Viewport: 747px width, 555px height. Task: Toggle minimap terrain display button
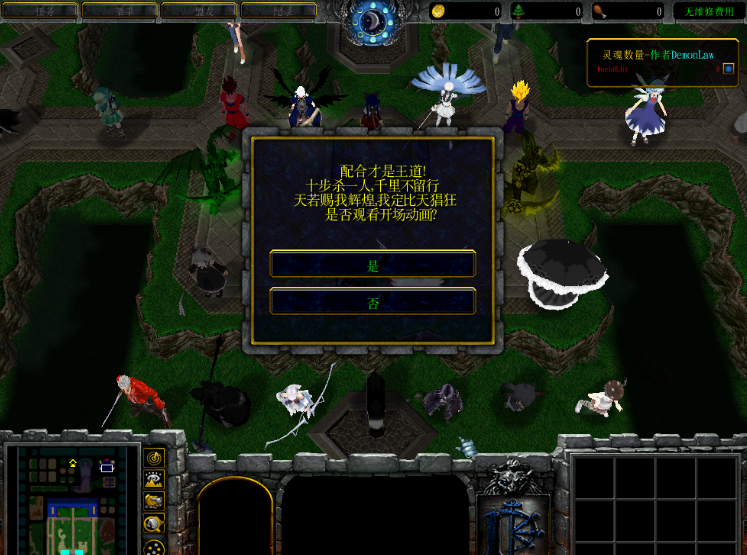154,480
